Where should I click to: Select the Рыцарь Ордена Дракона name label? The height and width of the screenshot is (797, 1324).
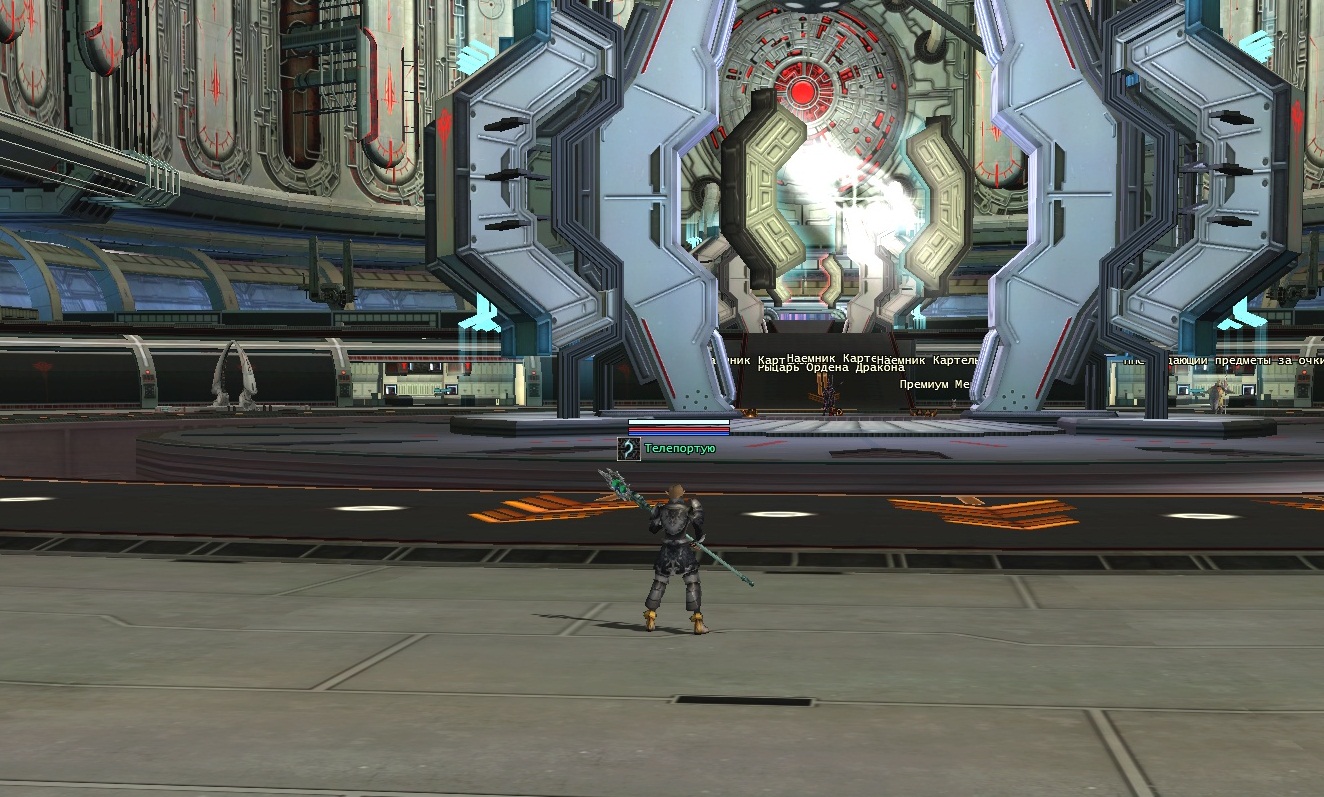[816, 368]
